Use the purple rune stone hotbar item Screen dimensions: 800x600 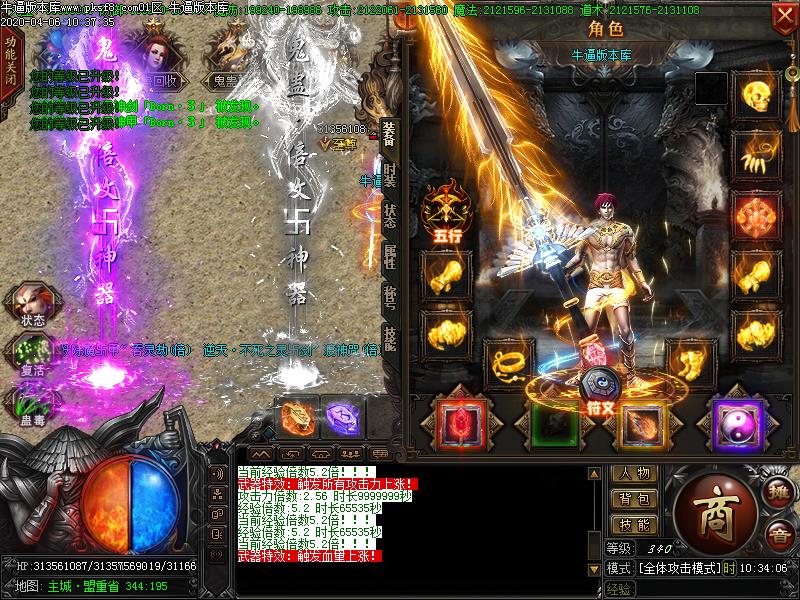pos(341,416)
